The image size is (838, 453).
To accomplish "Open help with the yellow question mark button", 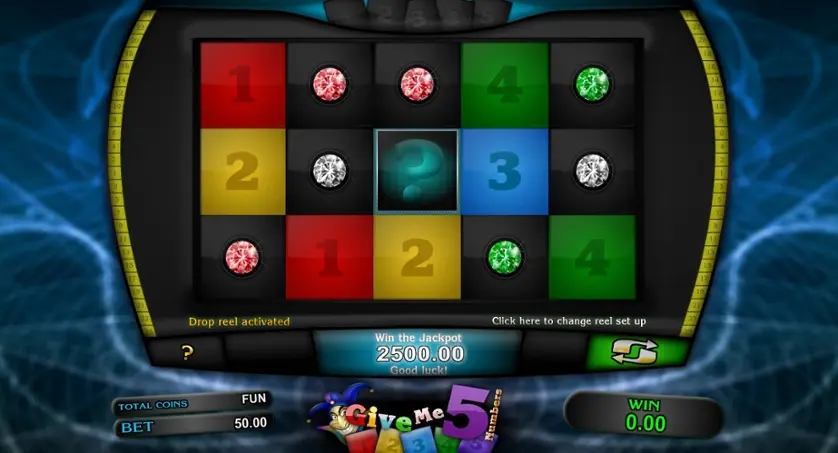I will coord(187,352).
